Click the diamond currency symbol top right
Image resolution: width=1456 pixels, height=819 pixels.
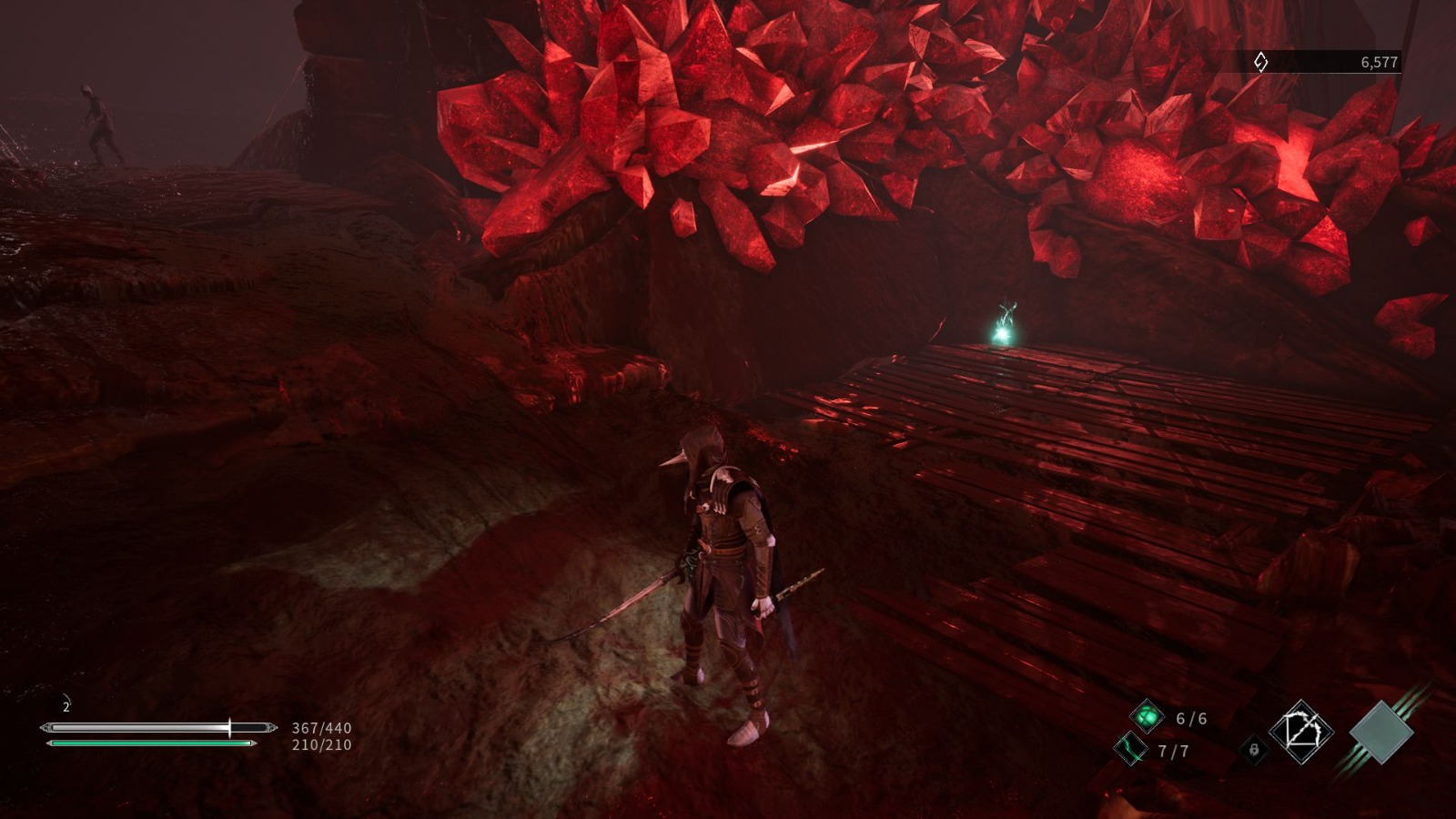tap(1260, 62)
